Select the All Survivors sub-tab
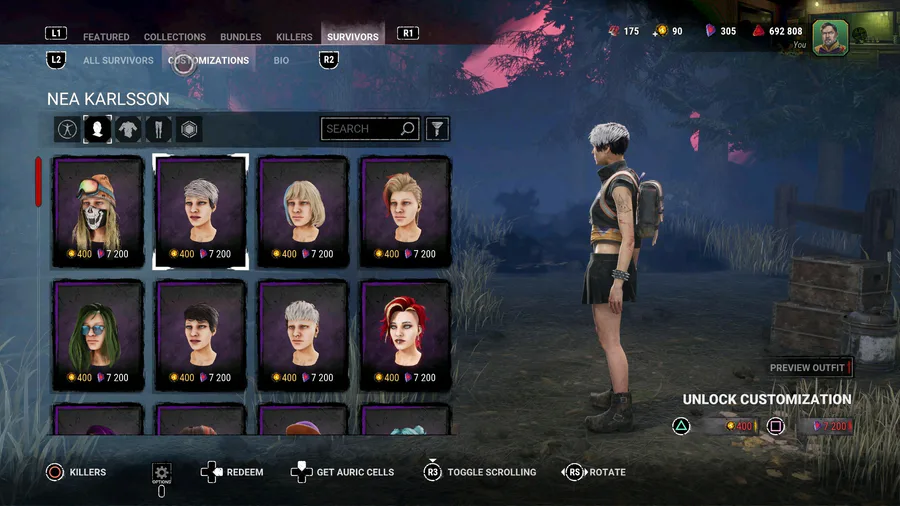Image resolution: width=900 pixels, height=506 pixels. pos(118,60)
